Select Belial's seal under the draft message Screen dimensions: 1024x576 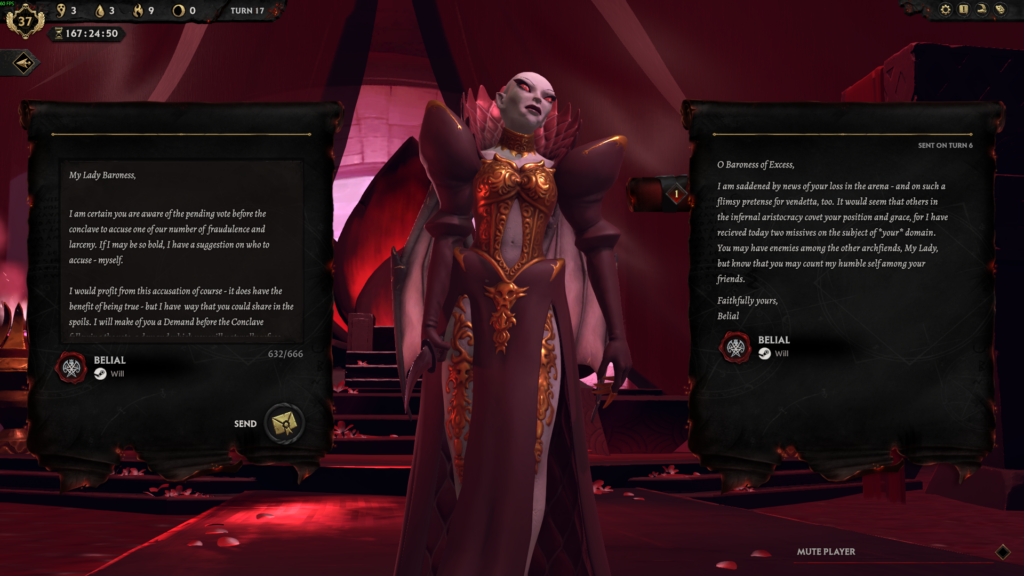click(x=73, y=368)
